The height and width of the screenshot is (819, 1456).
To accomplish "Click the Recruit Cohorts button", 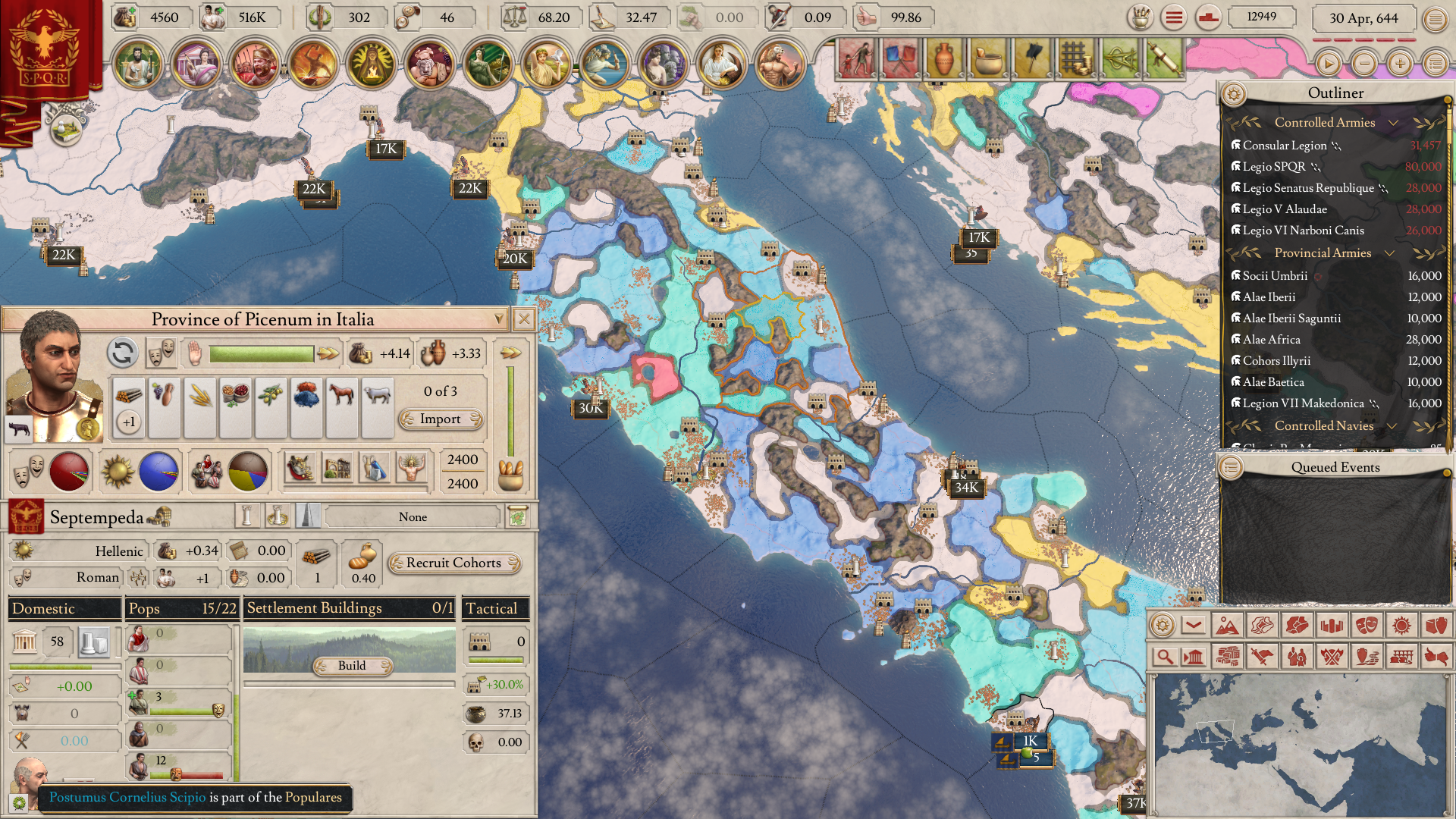I will (x=453, y=563).
